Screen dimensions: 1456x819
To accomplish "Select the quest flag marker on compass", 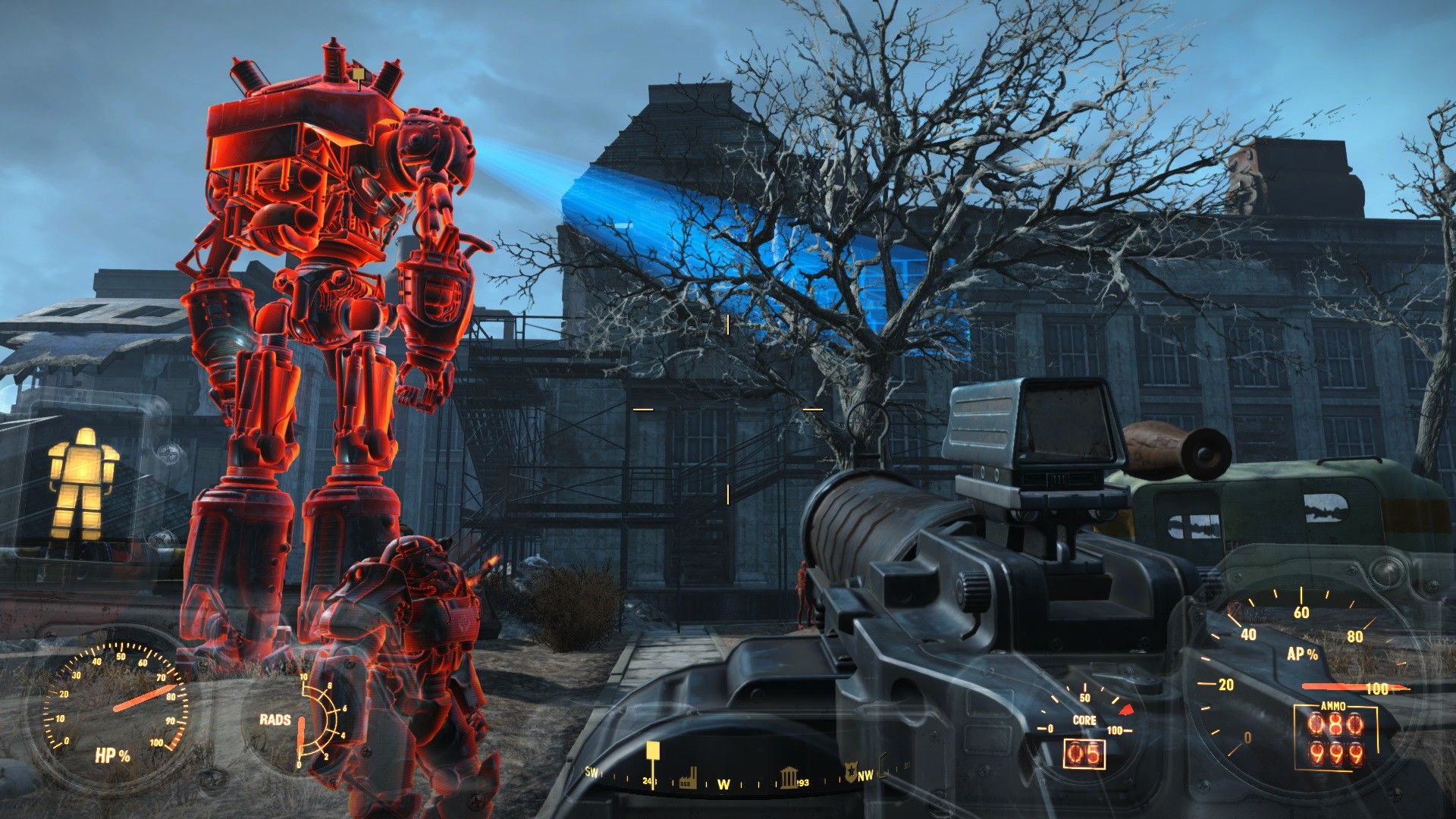I will (652, 753).
